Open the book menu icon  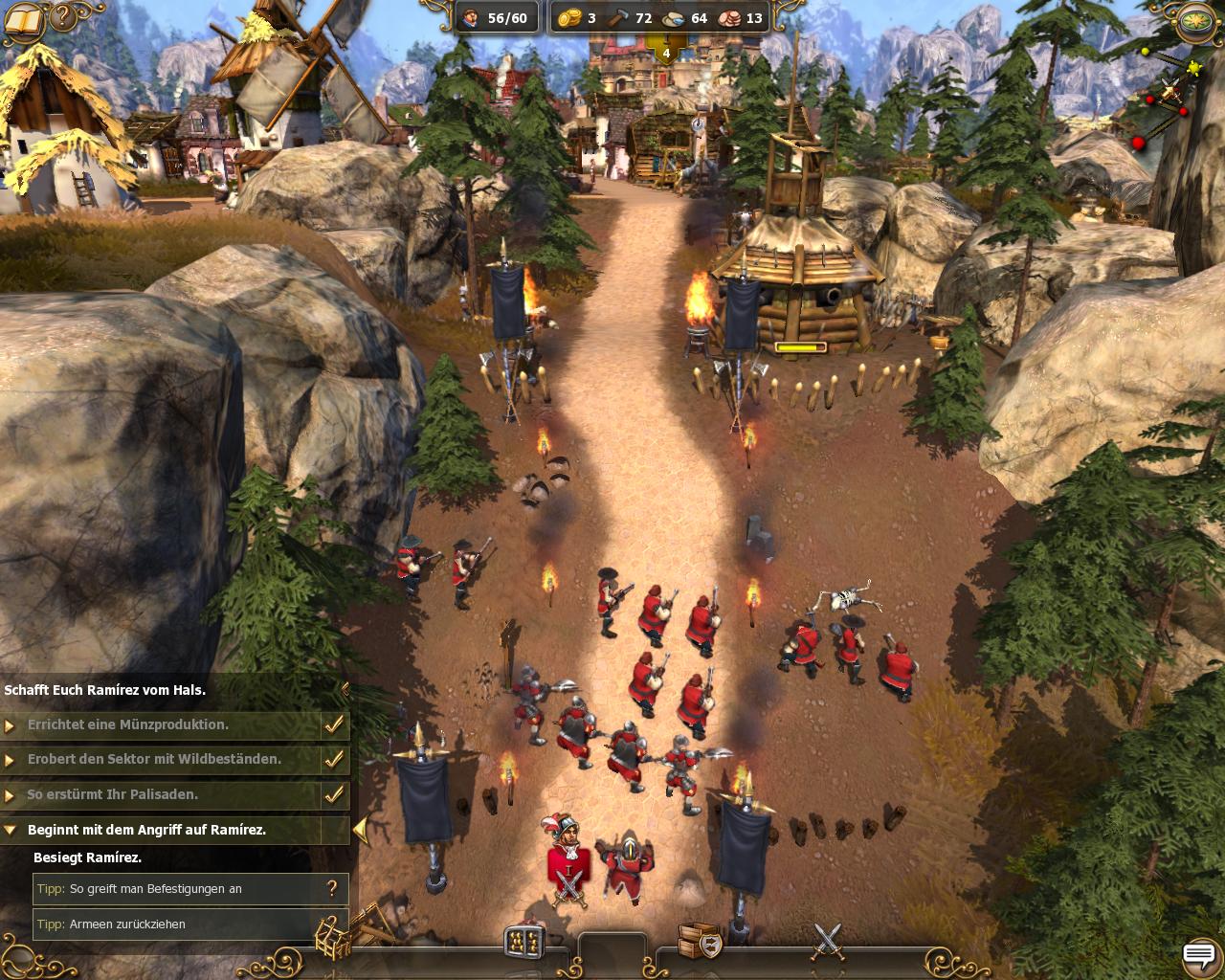point(23,19)
